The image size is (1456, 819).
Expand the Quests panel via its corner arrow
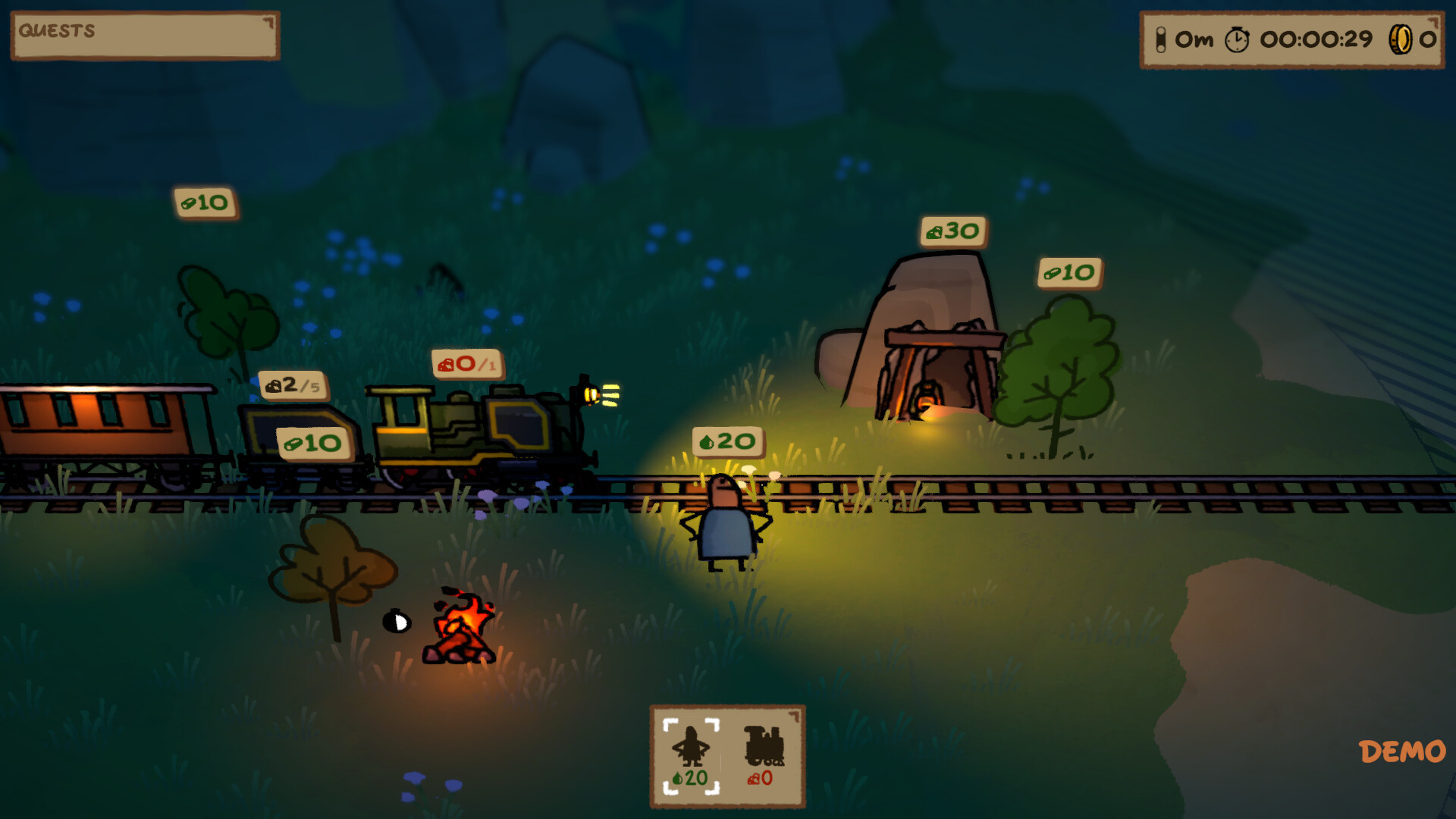pos(269,20)
